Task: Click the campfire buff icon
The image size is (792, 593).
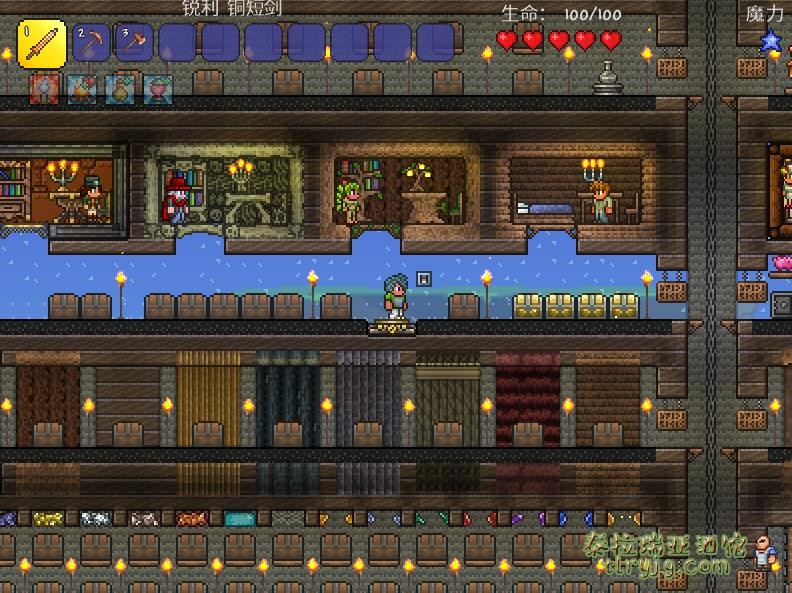Action: (82, 89)
